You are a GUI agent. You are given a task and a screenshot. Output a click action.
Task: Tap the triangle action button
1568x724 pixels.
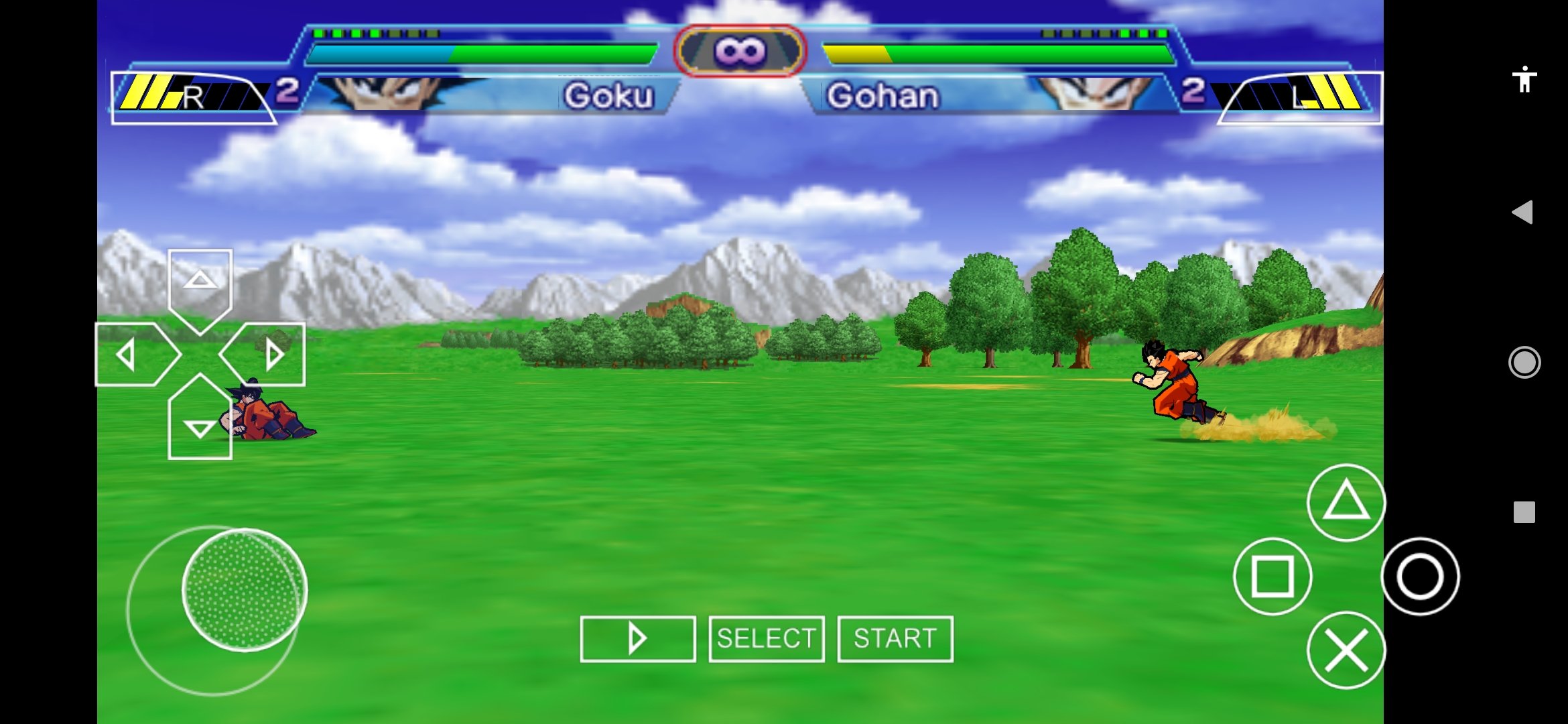click(1346, 502)
